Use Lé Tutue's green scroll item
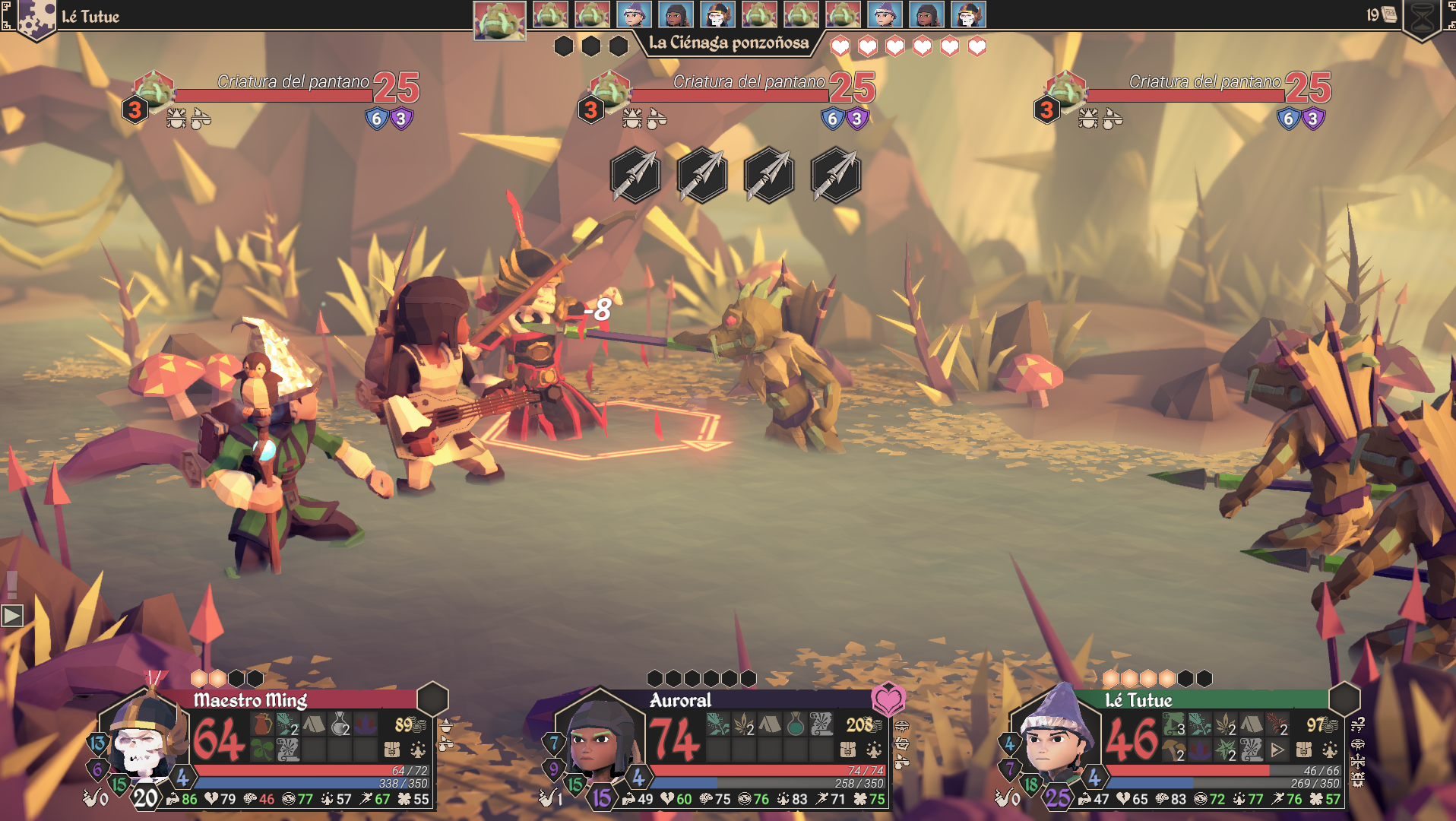 1174,724
